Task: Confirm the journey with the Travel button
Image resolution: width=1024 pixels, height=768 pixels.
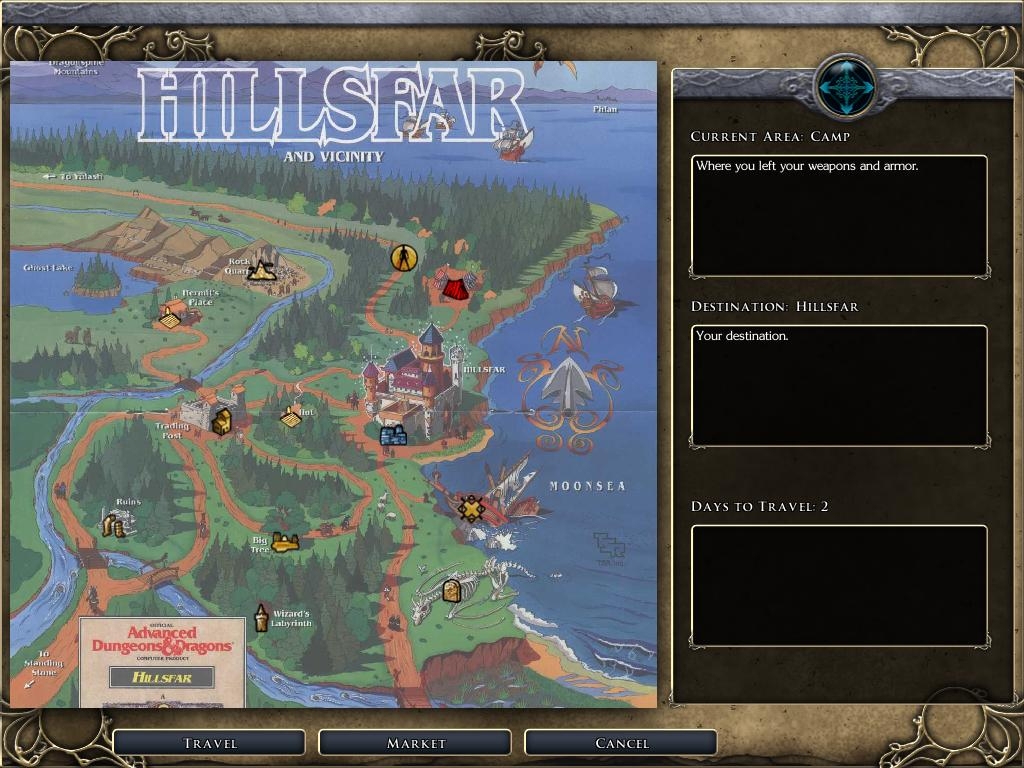Action: point(209,743)
